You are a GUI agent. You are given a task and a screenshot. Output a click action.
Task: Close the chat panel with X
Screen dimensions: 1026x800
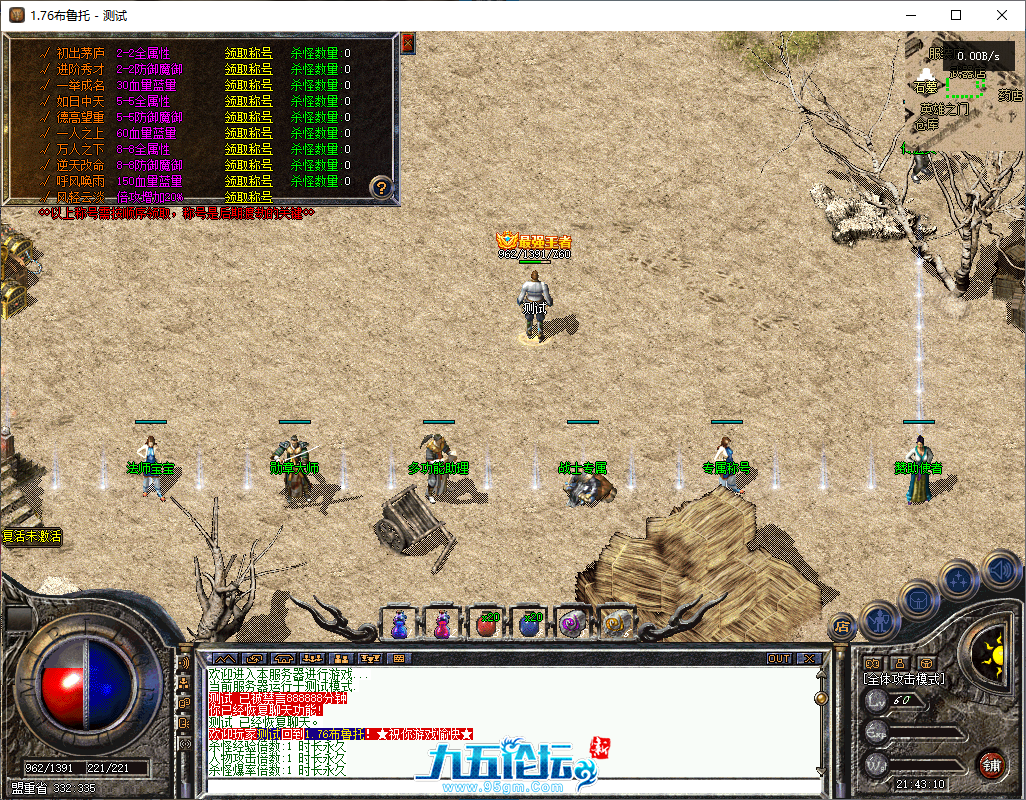809,659
